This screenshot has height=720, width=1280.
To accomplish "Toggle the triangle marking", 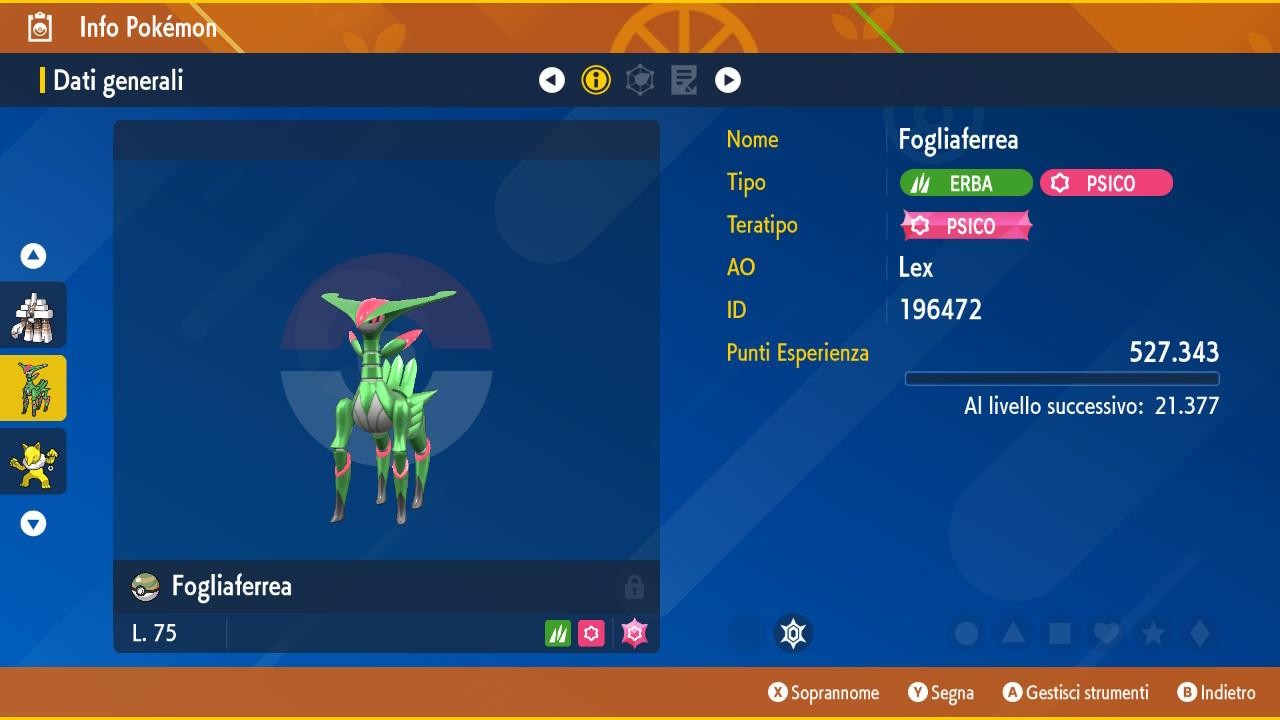I will (1013, 634).
